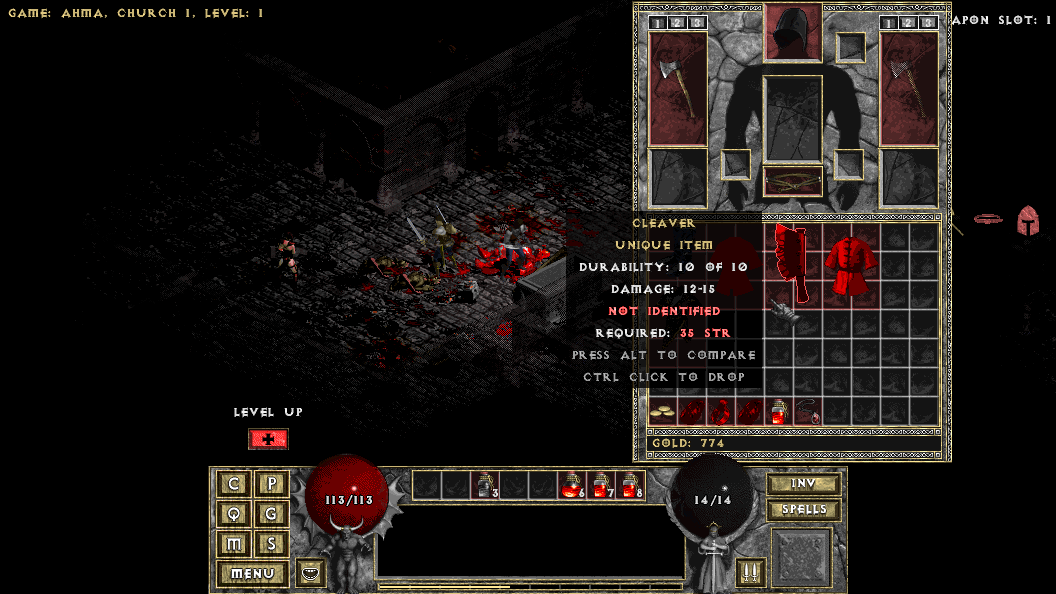
Task: Use the belt item numbered 3
Action: 485,485
